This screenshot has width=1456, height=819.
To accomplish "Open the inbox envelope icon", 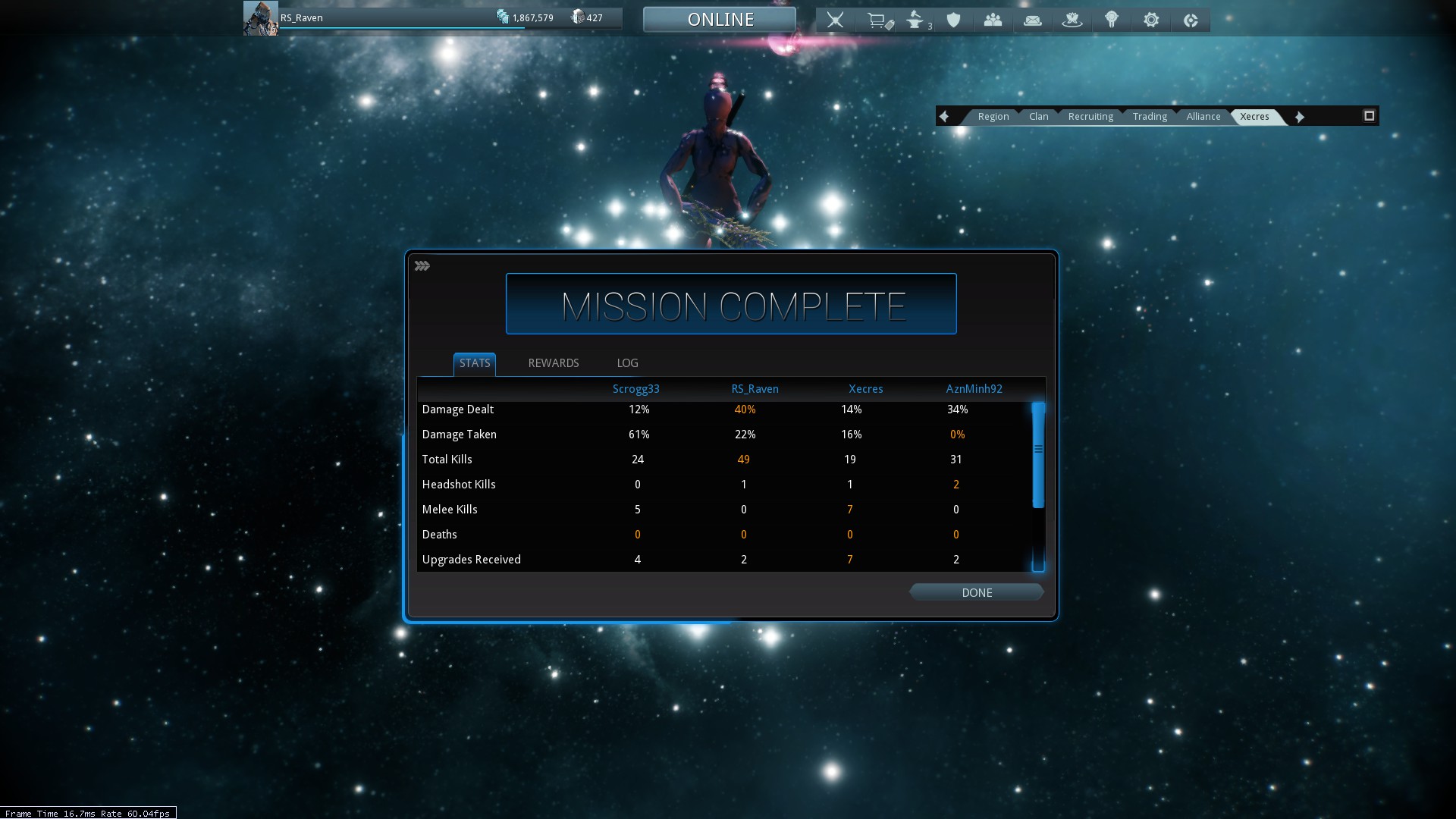I will [x=1032, y=20].
